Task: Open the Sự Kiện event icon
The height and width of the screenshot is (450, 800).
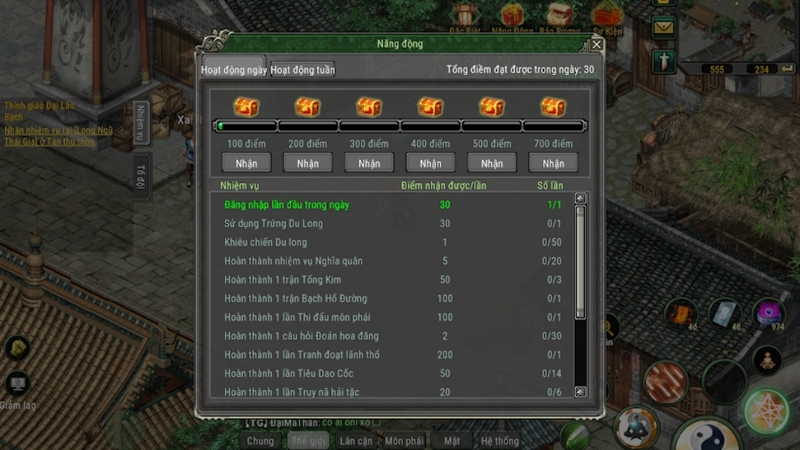Action: (603, 14)
